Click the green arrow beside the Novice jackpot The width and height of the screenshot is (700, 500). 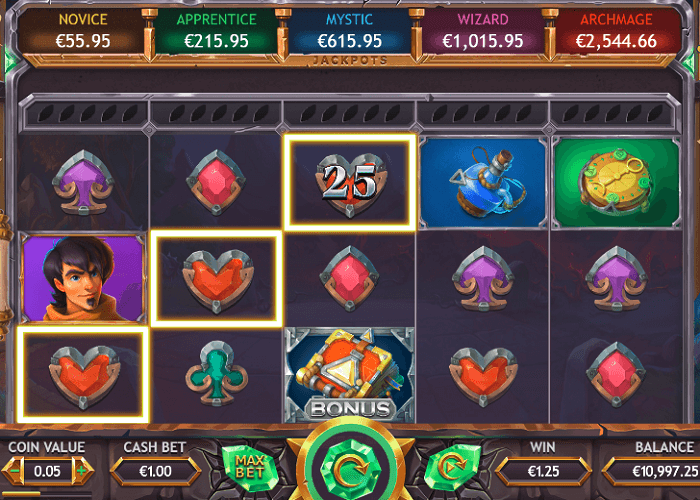point(9,62)
